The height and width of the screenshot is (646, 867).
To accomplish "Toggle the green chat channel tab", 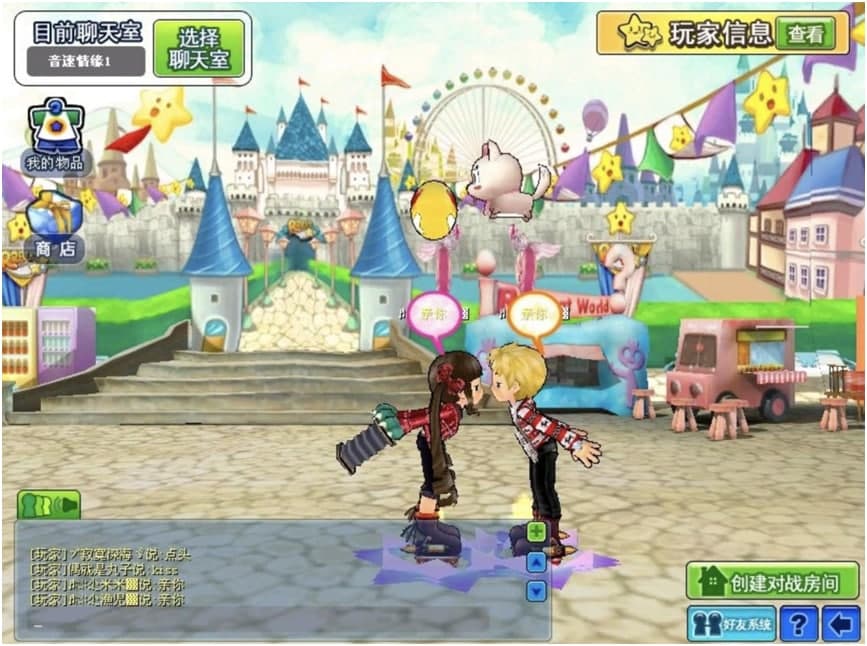I will coord(48,504).
